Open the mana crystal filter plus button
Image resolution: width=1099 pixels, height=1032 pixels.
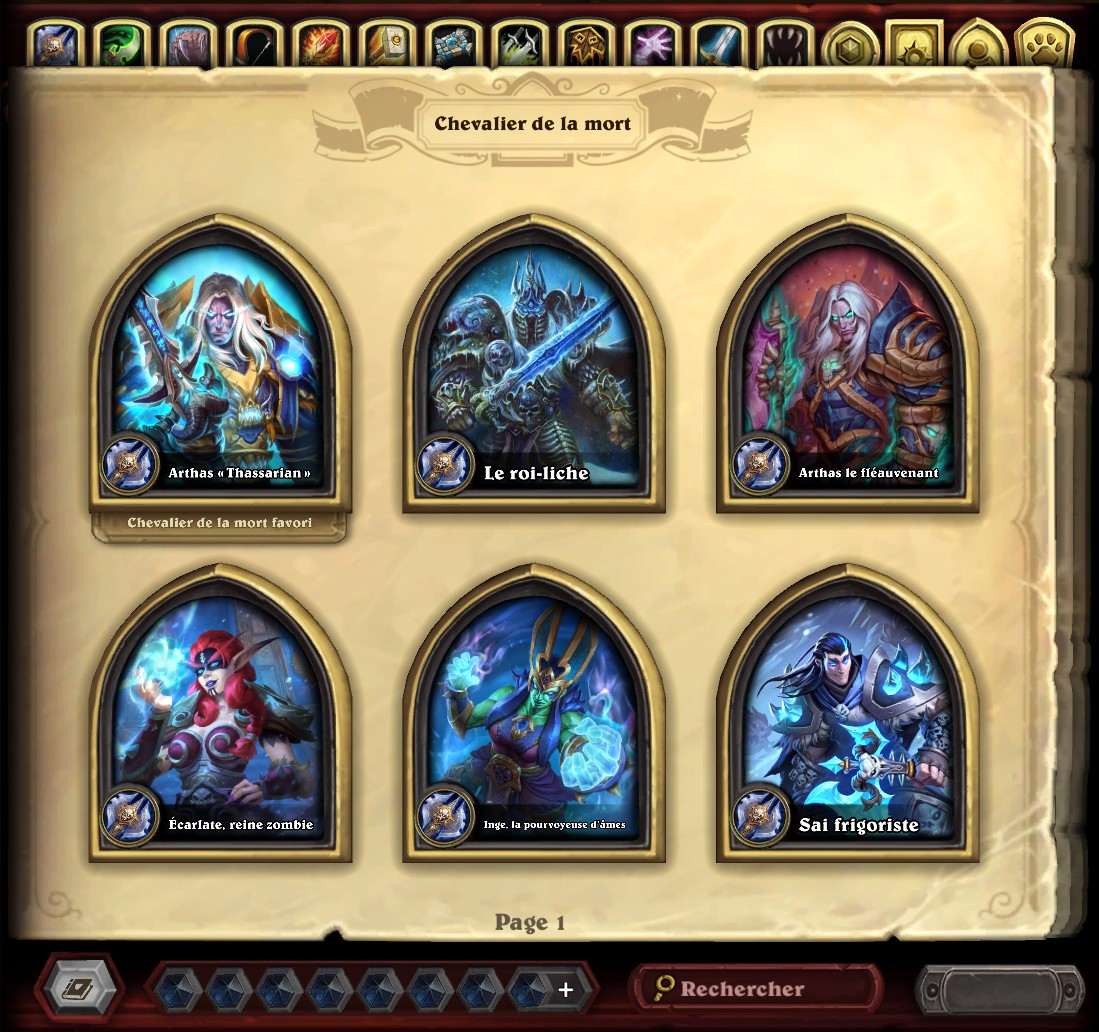click(566, 990)
